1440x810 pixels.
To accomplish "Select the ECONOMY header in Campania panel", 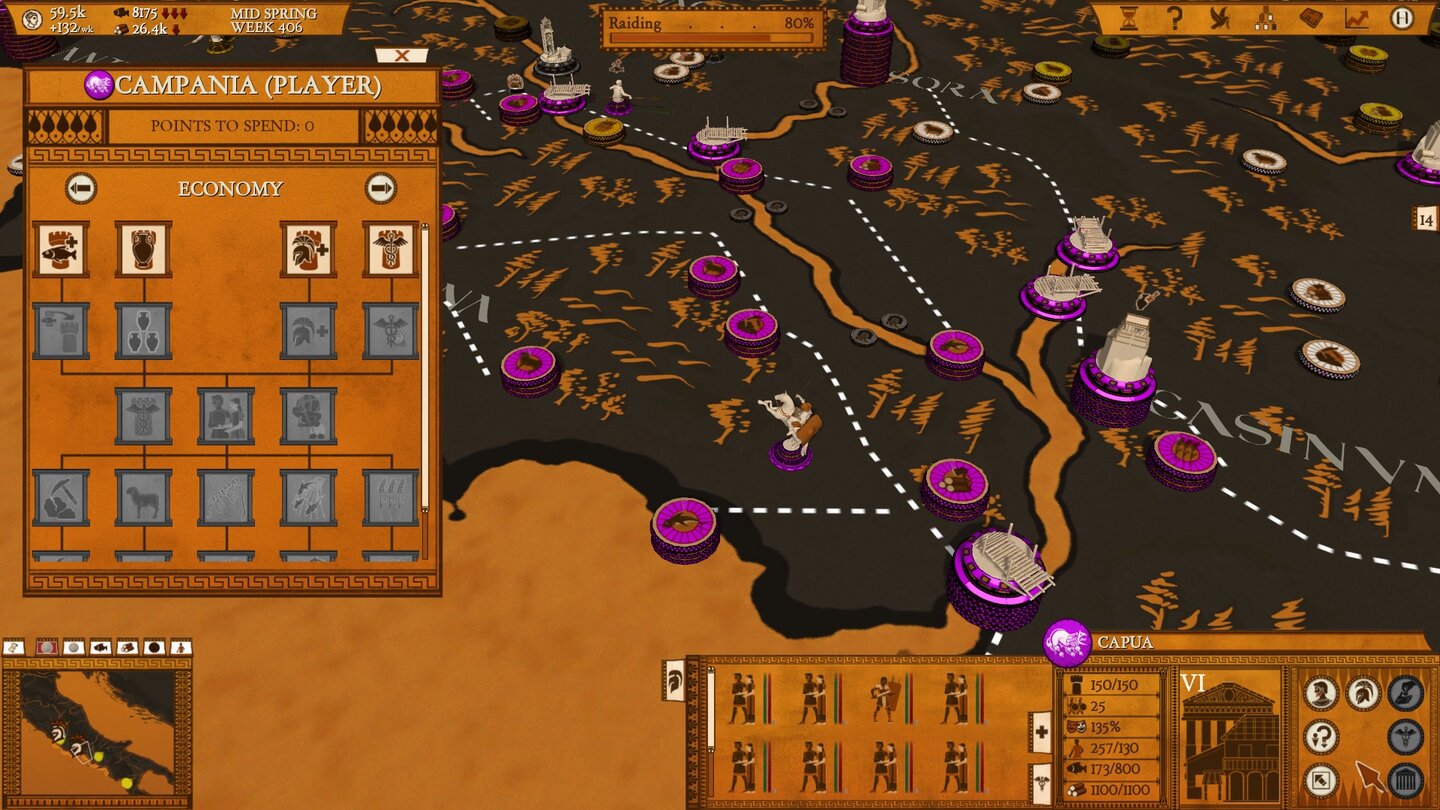I will click(x=233, y=189).
